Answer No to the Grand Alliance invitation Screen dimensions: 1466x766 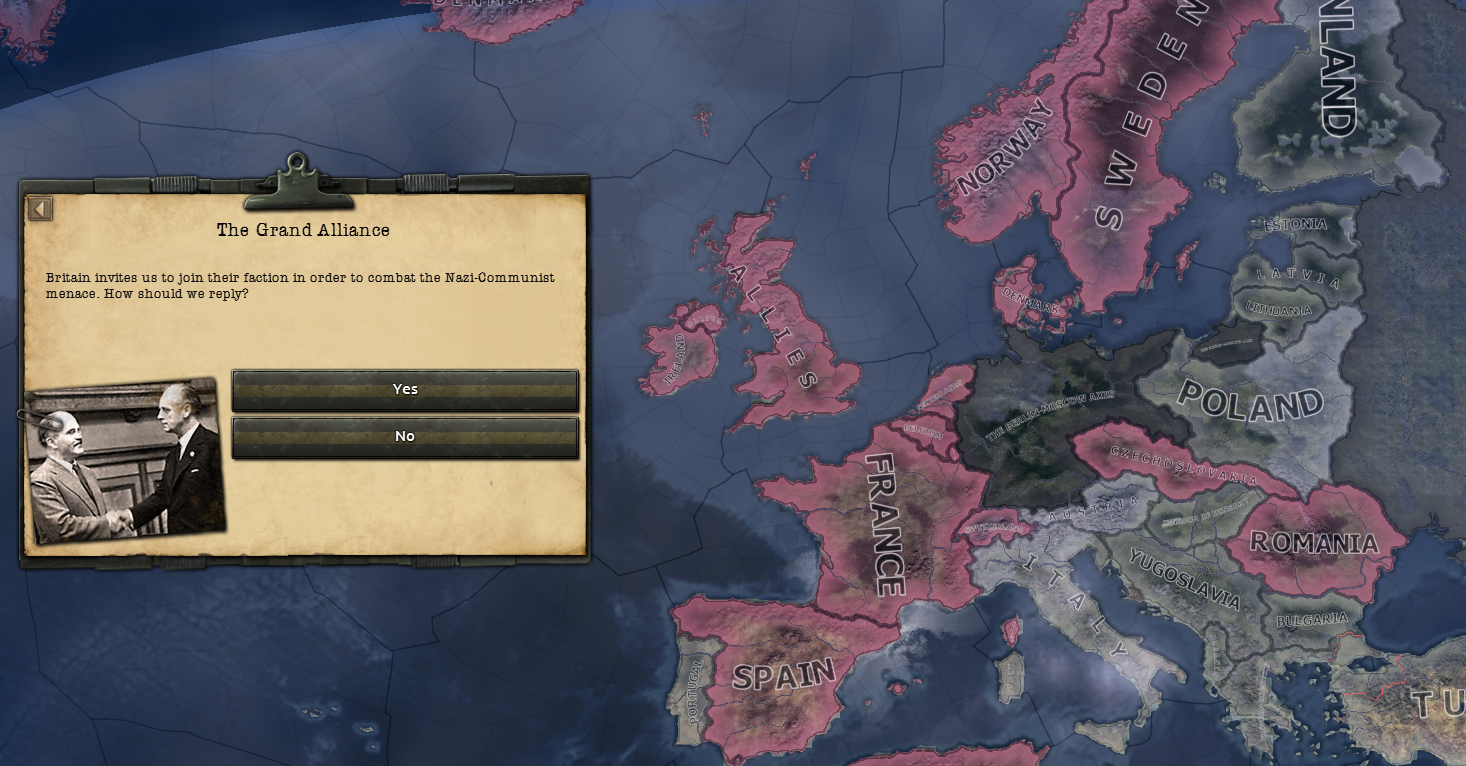tap(405, 436)
